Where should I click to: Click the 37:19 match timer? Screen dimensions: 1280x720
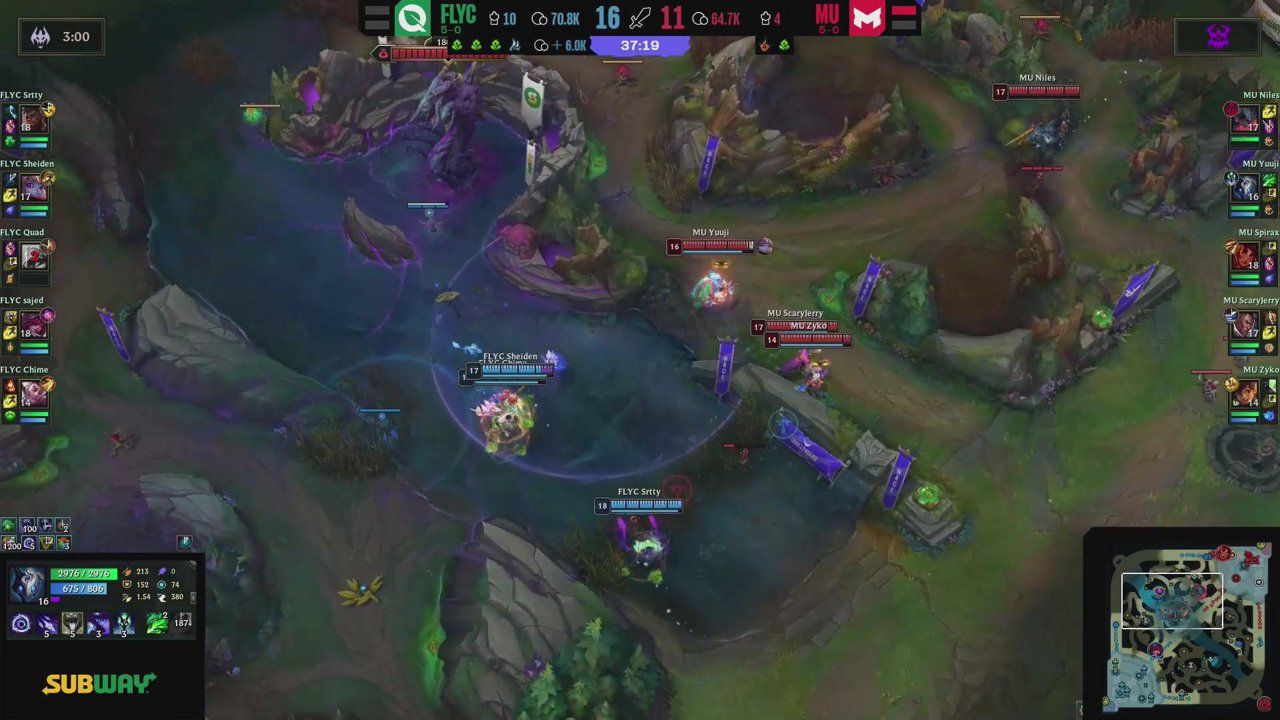pos(640,44)
